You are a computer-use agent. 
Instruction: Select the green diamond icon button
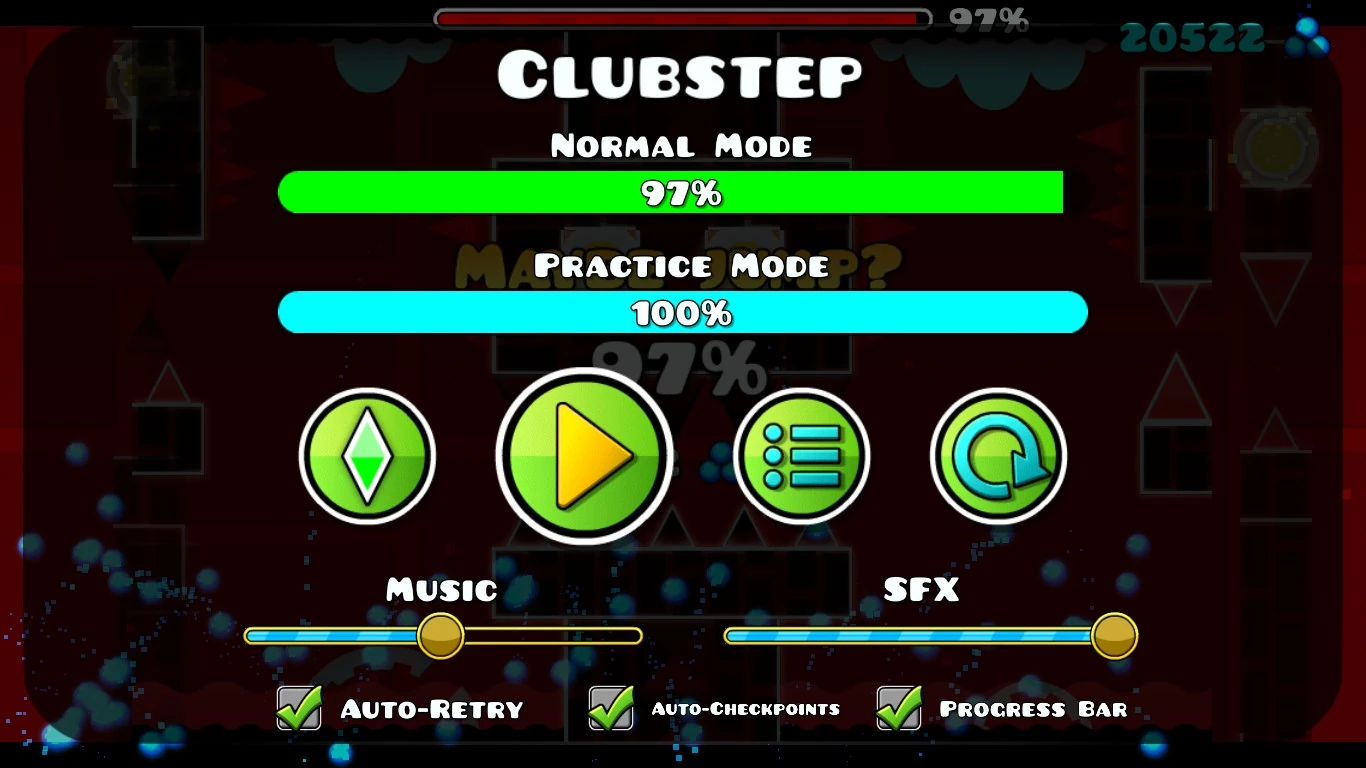(x=368, y=455)
